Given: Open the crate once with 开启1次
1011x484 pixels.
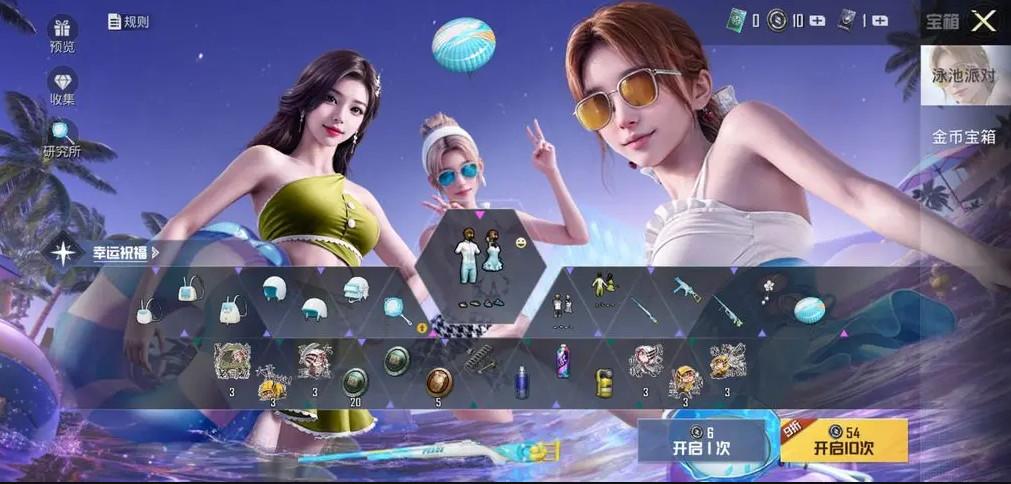Looking at the screenshot, I should click(706, 440).
